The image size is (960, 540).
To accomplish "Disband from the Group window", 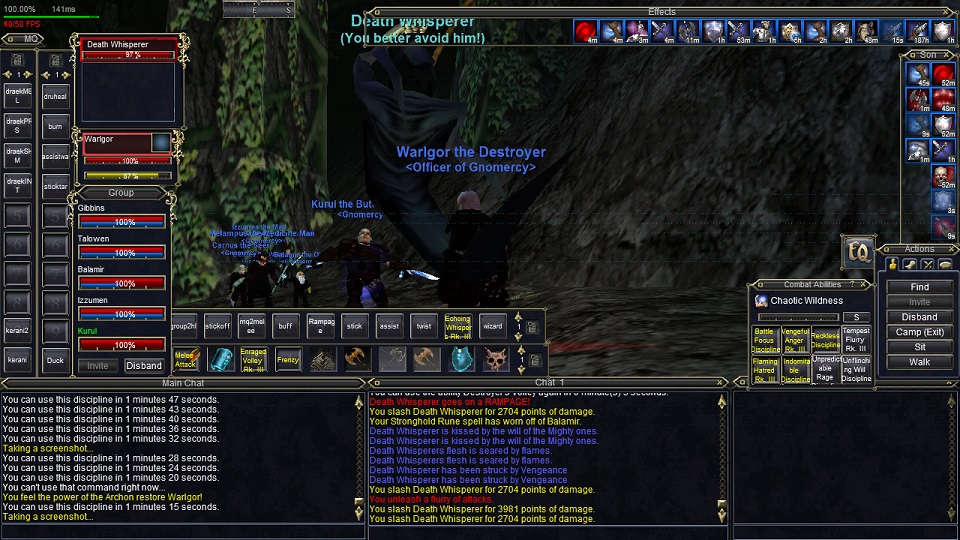I will pos(144,366).
